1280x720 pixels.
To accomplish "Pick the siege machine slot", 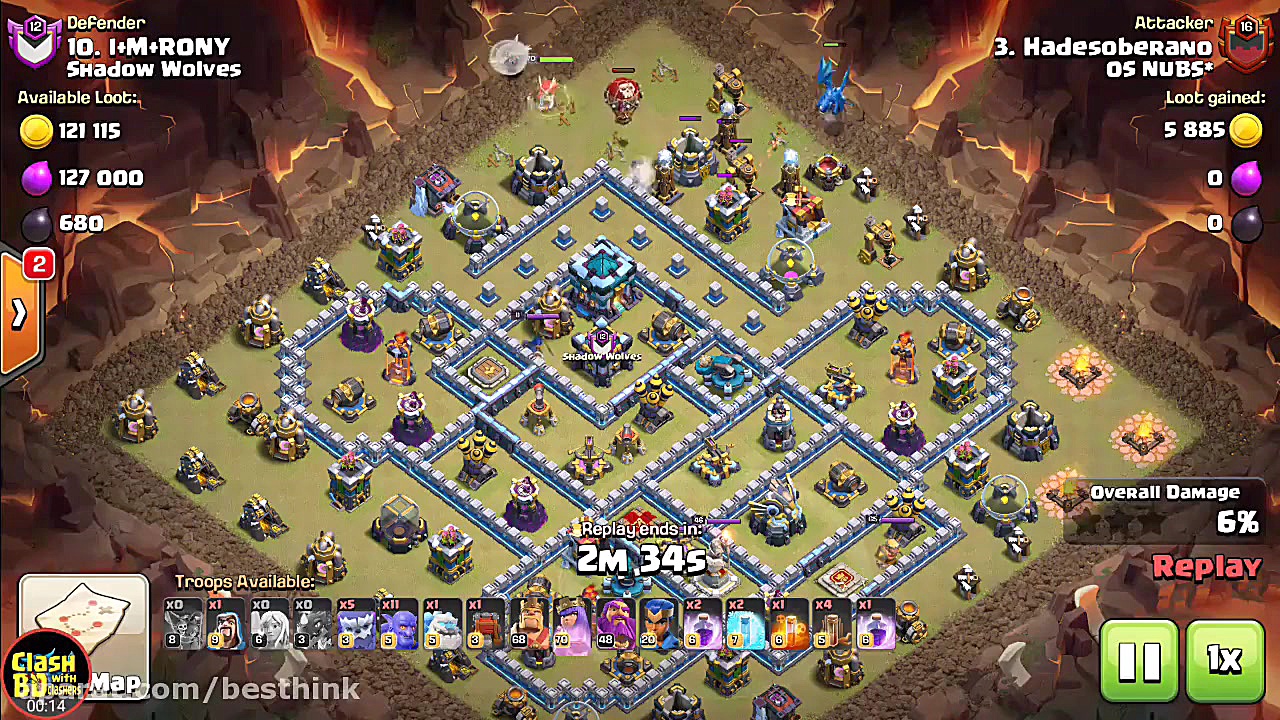I will (486, 624).
